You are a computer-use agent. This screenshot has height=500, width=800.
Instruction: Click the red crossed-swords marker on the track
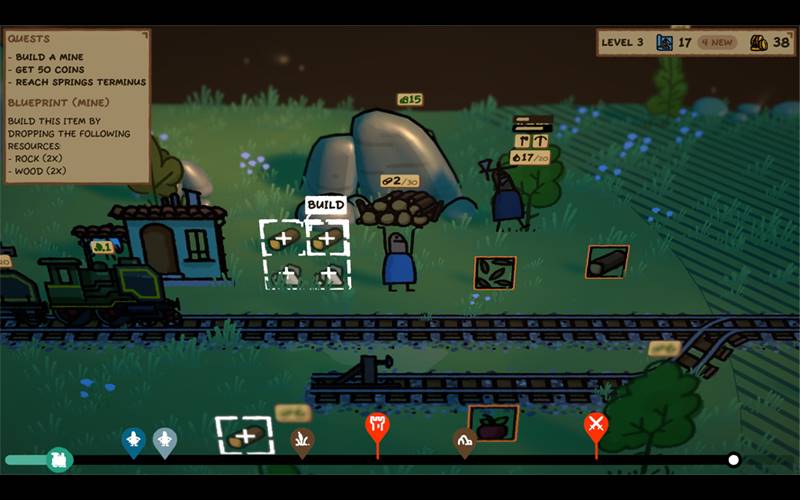click(x=596, y=426)
